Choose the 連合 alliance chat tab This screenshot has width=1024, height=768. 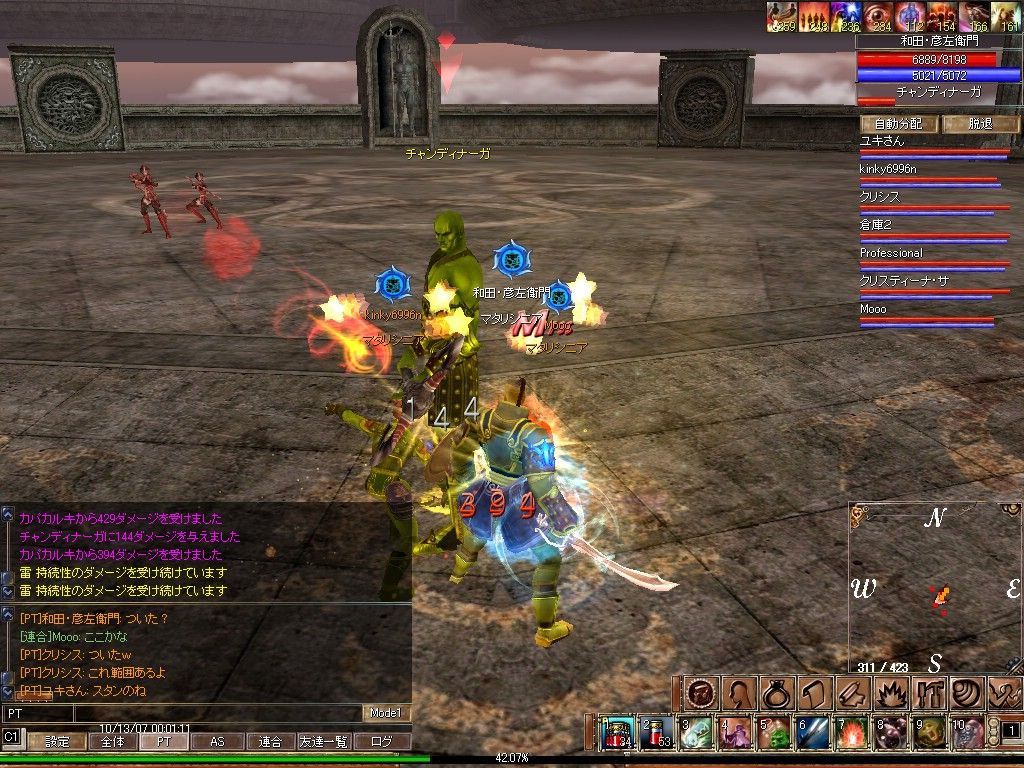(271, 742)
